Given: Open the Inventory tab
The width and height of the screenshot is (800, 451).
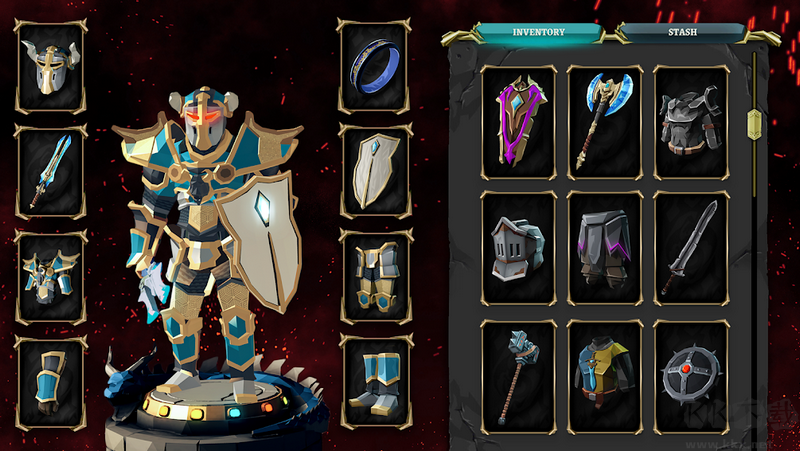Looking at the screenshot, I should pos(539,32).
